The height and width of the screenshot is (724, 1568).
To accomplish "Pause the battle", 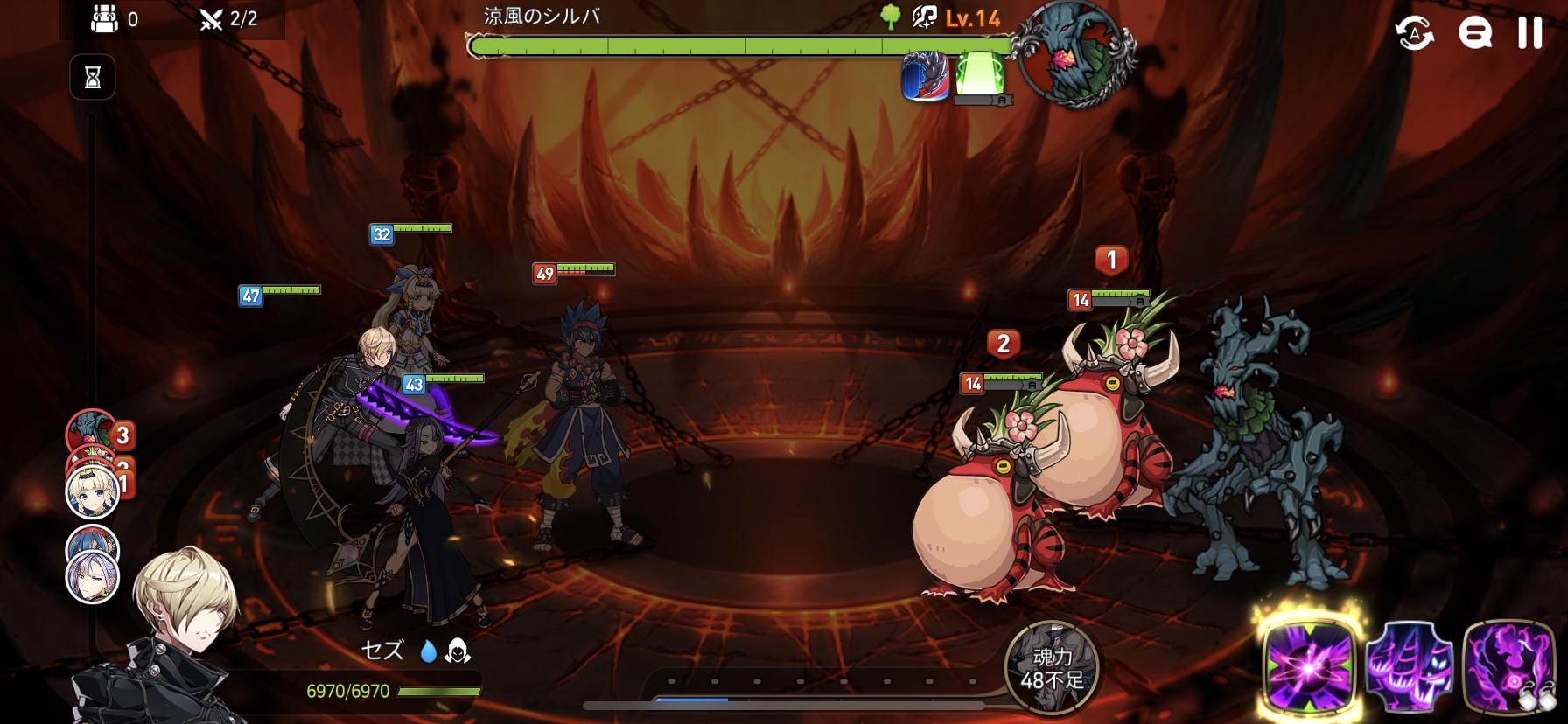I will coord(1529,33).
